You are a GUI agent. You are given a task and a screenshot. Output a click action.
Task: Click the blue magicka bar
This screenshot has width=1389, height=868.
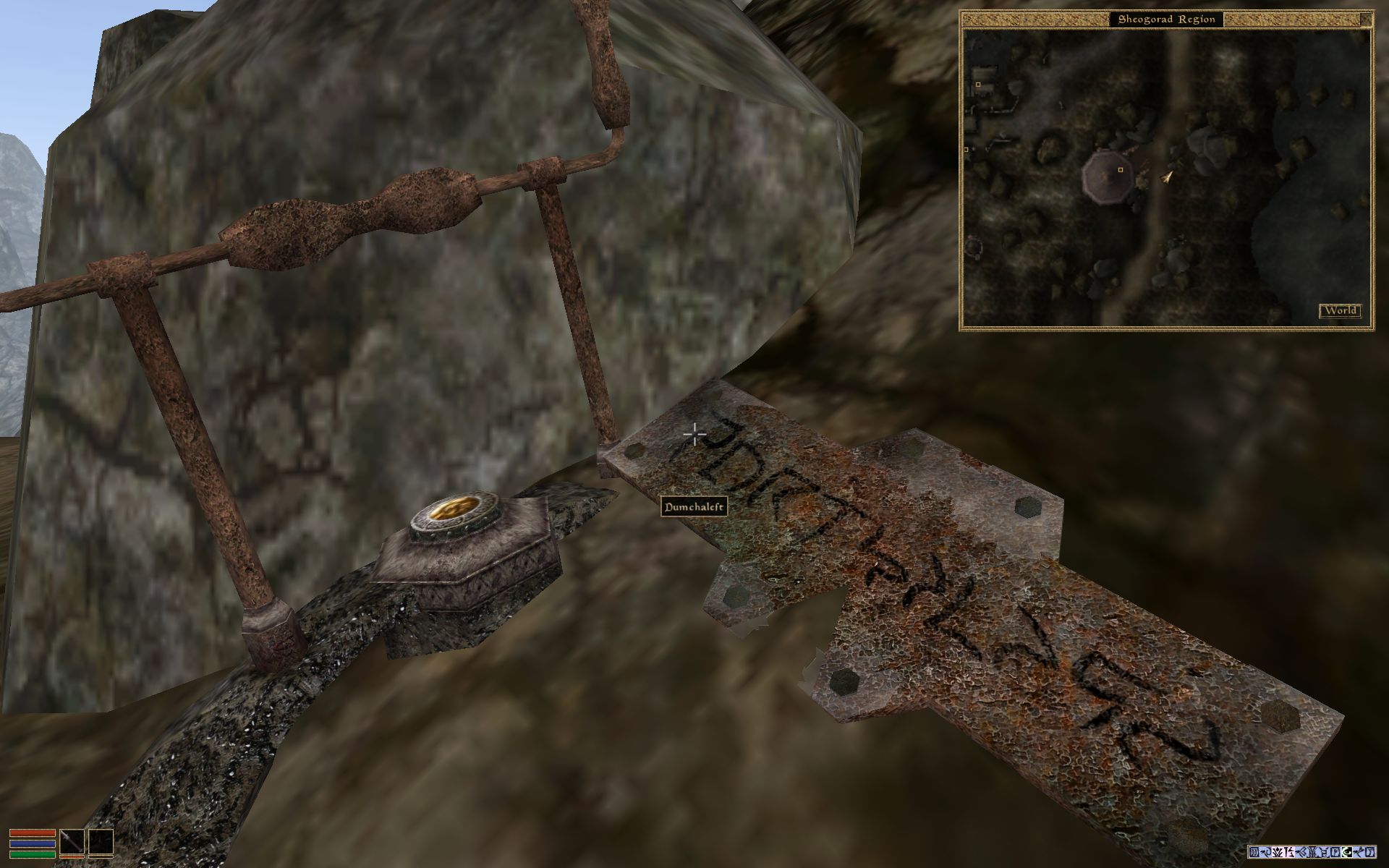click(33, 843)
